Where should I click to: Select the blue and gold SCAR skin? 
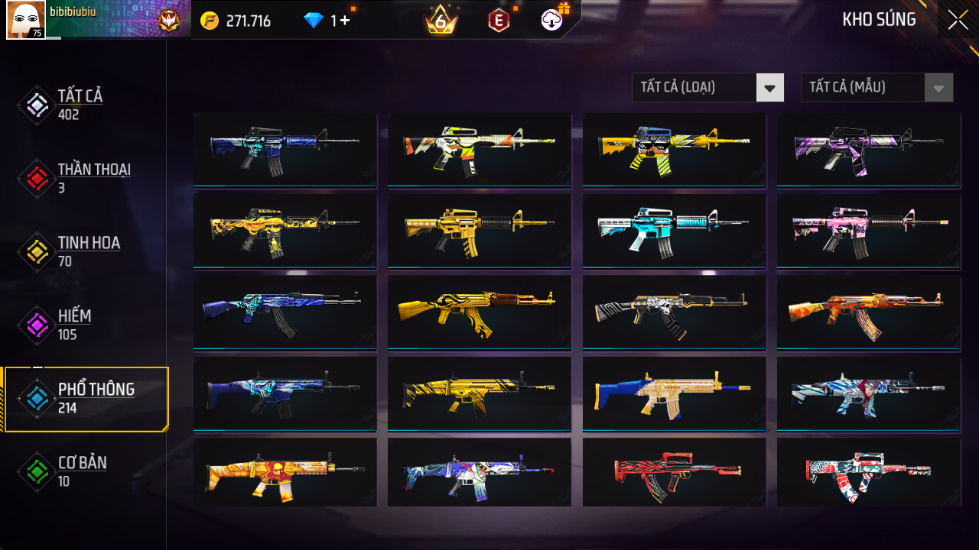673,392
